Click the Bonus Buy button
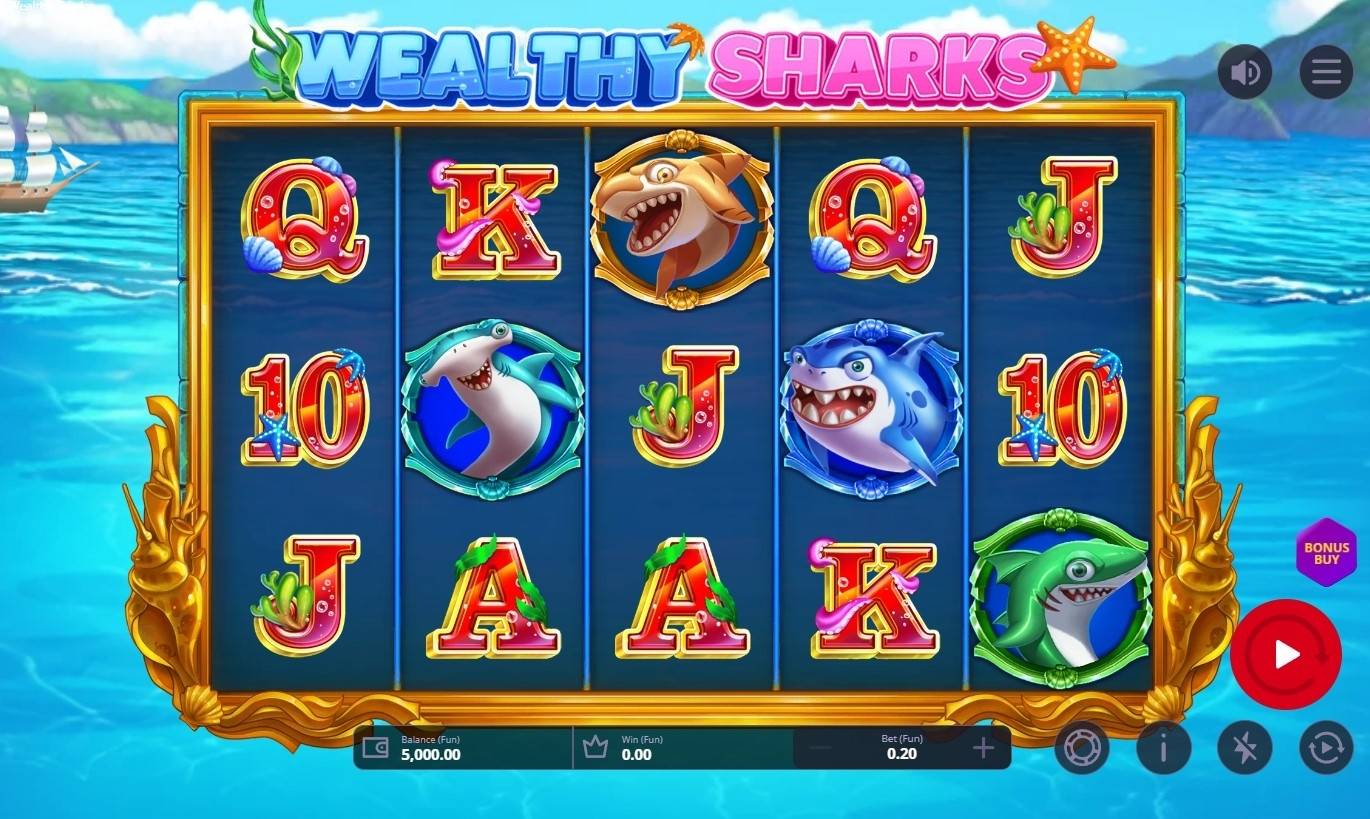Viewport: 1370px width, 819px height. (1325, 551)
